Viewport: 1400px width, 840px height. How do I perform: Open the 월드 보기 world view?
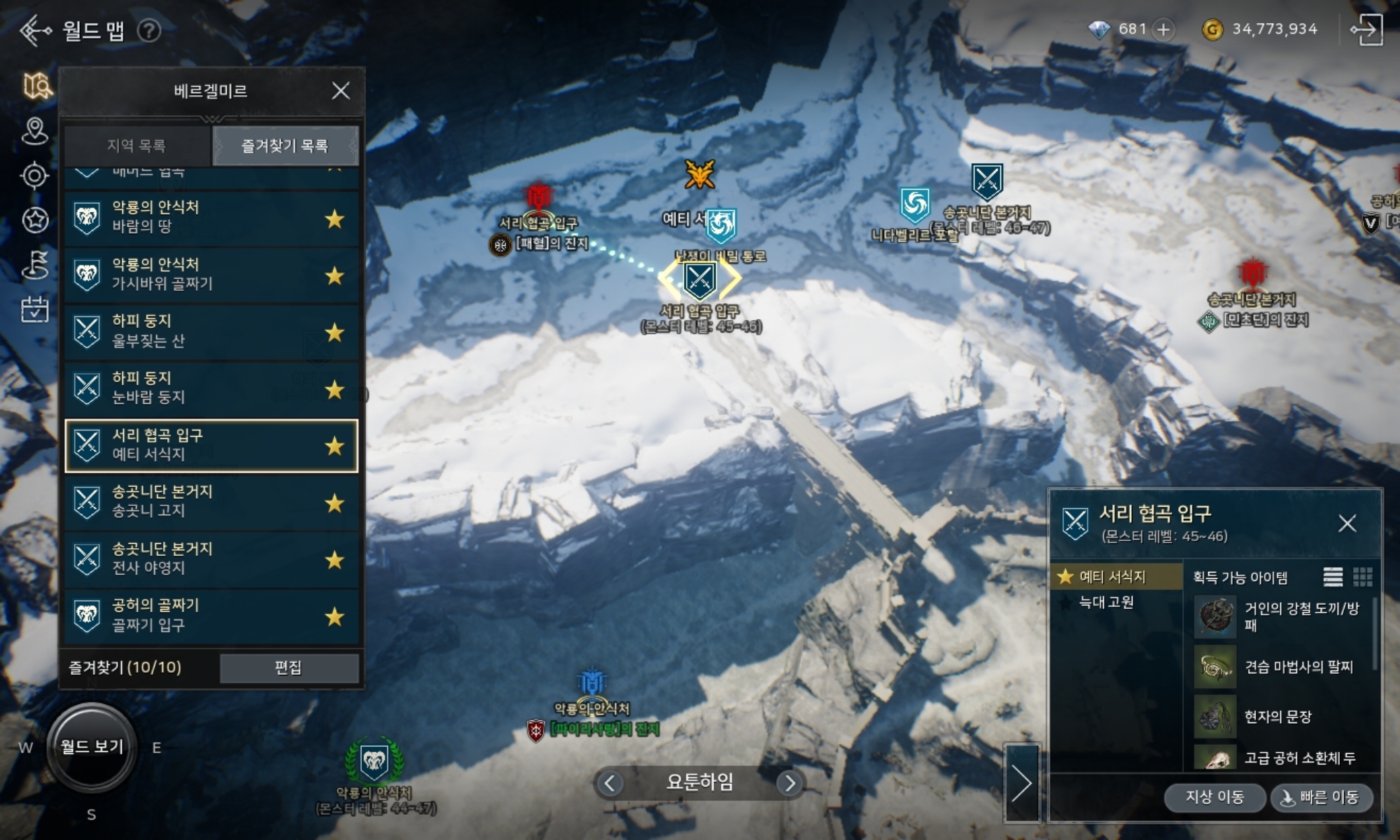tap(92, 747)
